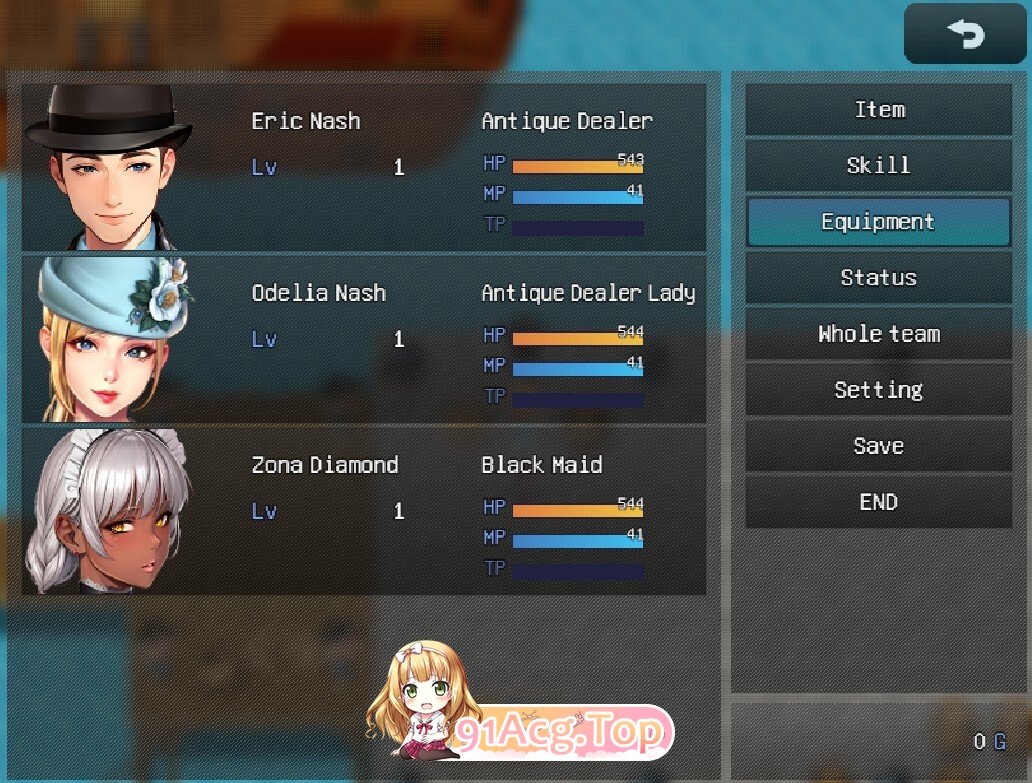Choose Odelia Nash from the party list

(364, 339)
